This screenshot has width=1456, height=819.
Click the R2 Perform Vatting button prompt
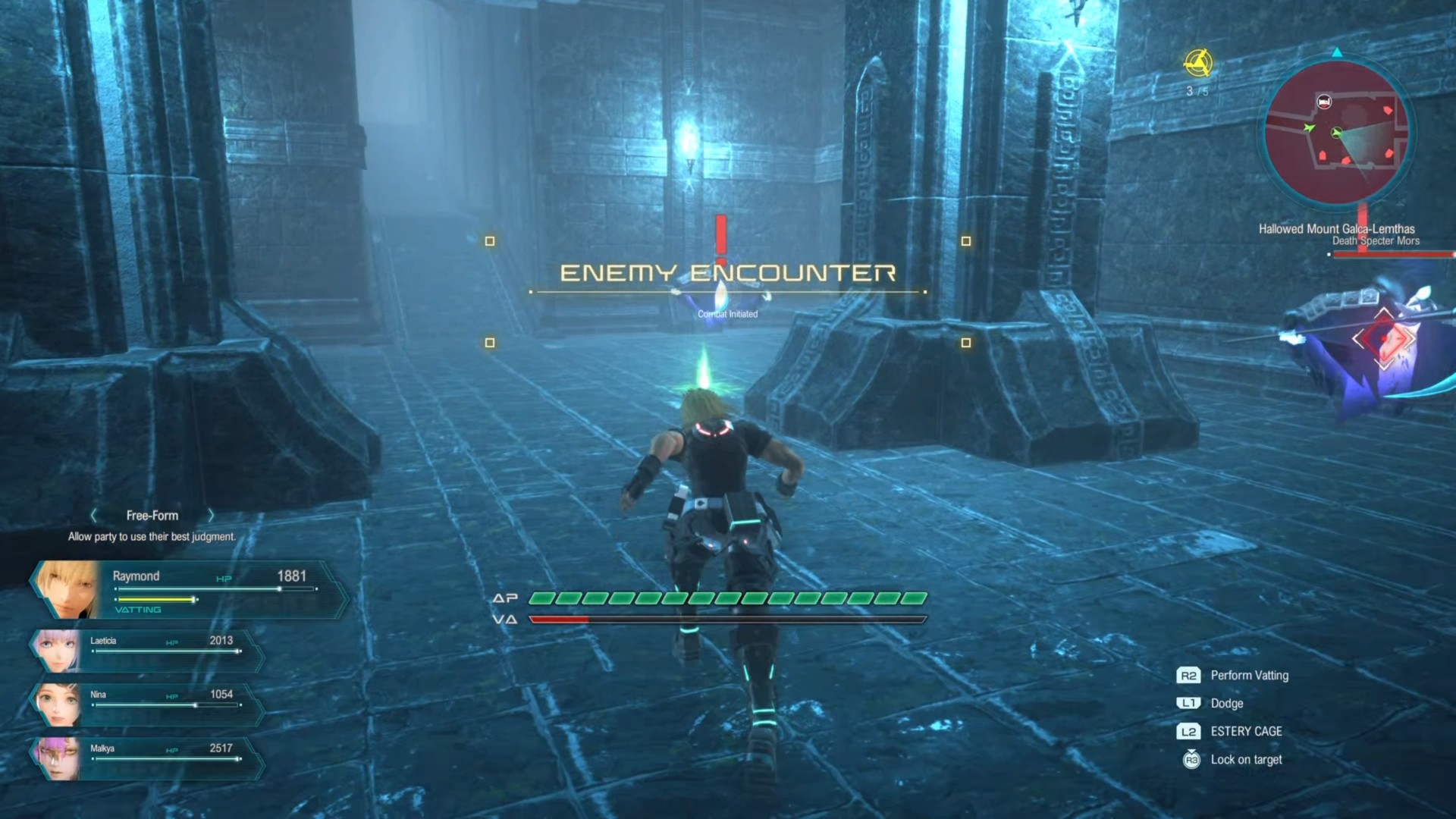[1190, 675]
